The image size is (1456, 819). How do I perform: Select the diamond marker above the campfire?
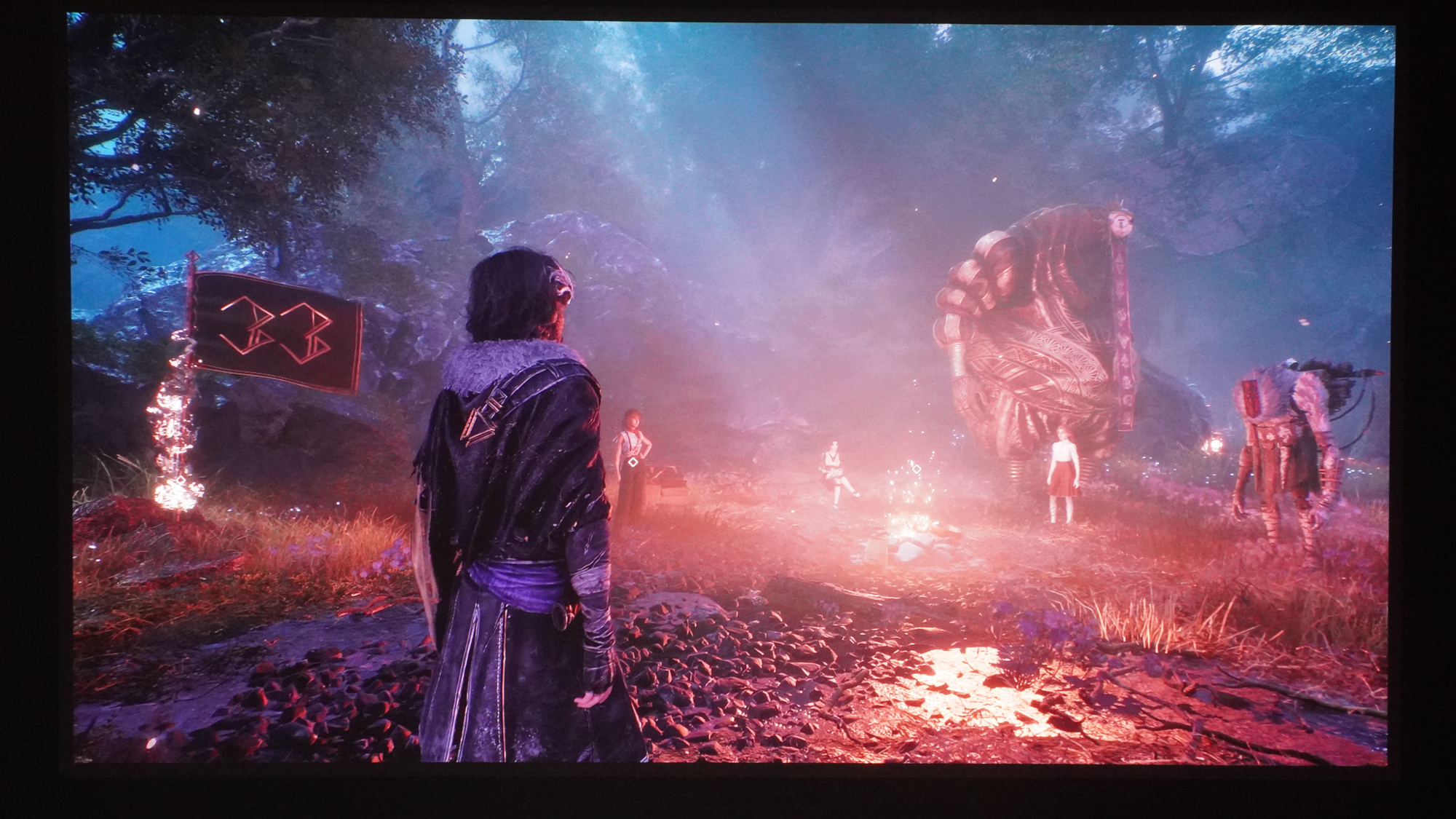tap(917, 468)
